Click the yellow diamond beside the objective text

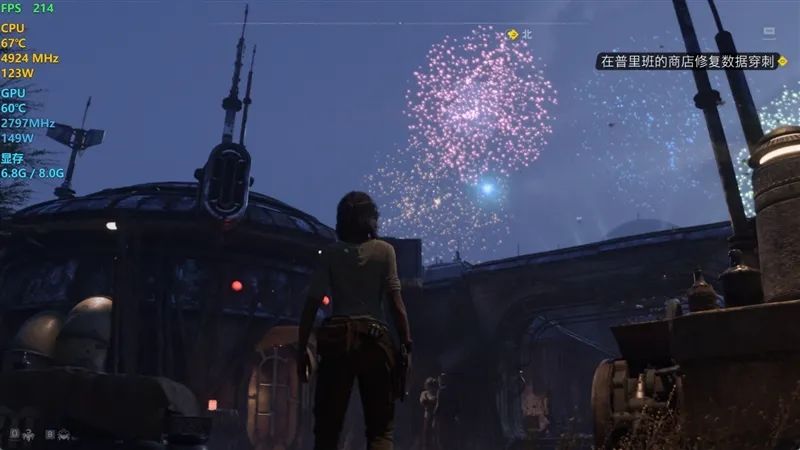coord(782,61)
